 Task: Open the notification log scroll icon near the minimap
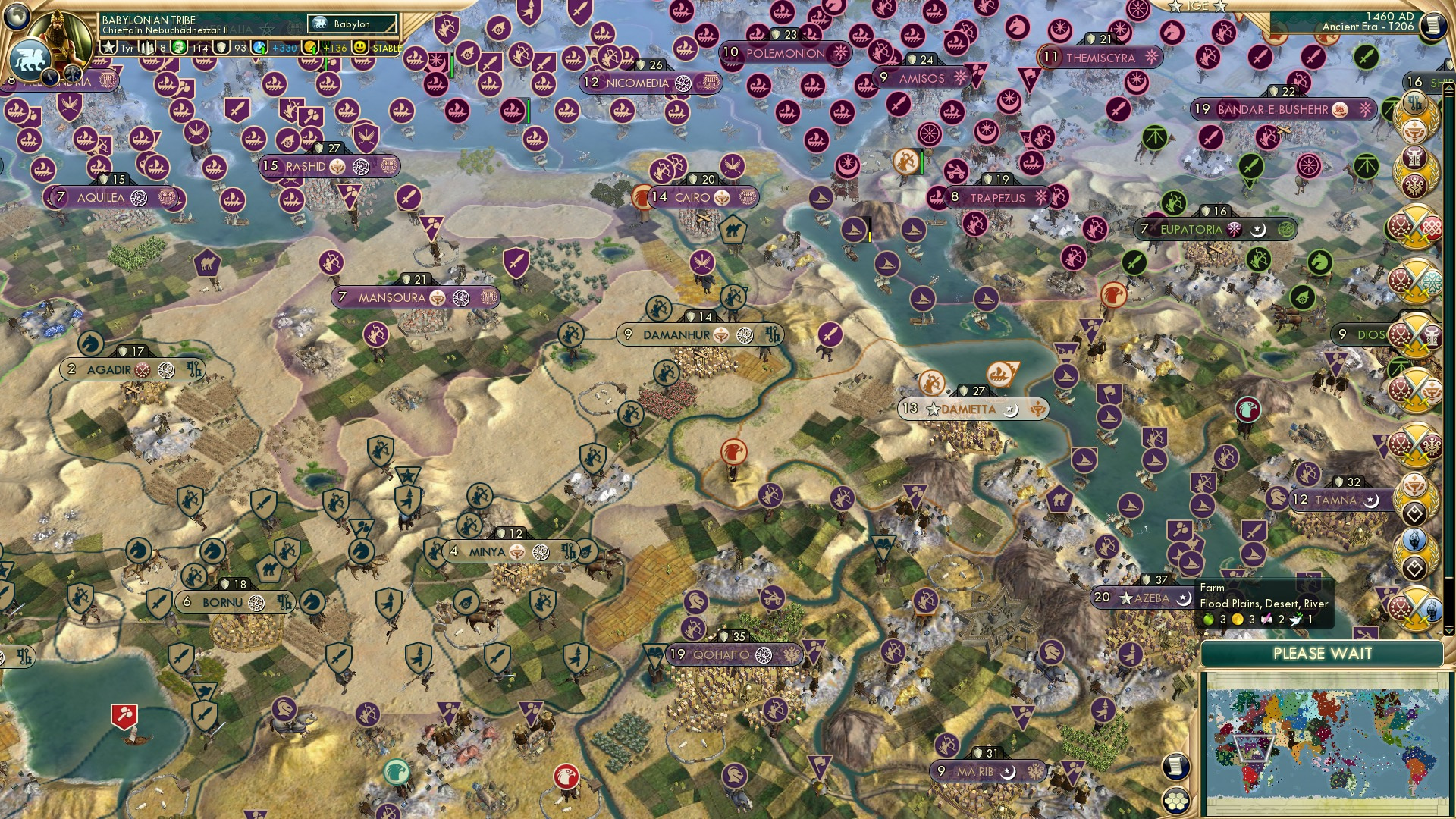pos(1175,764)
